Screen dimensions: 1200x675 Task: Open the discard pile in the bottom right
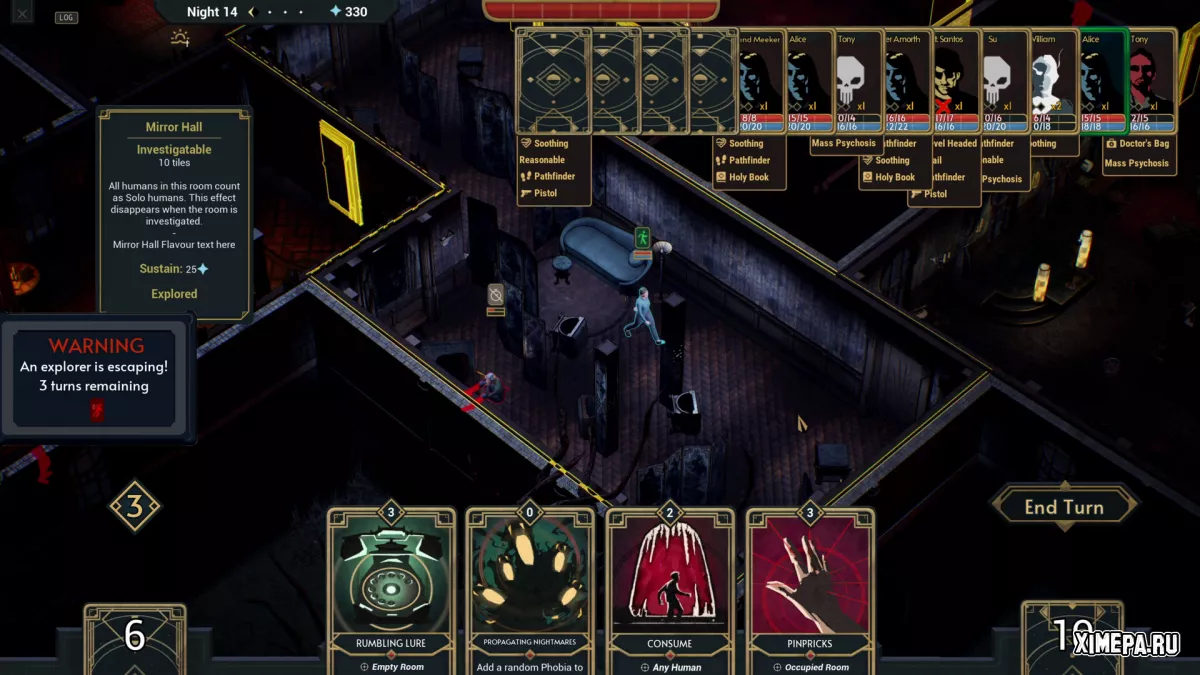click(x=1070, y=636)
